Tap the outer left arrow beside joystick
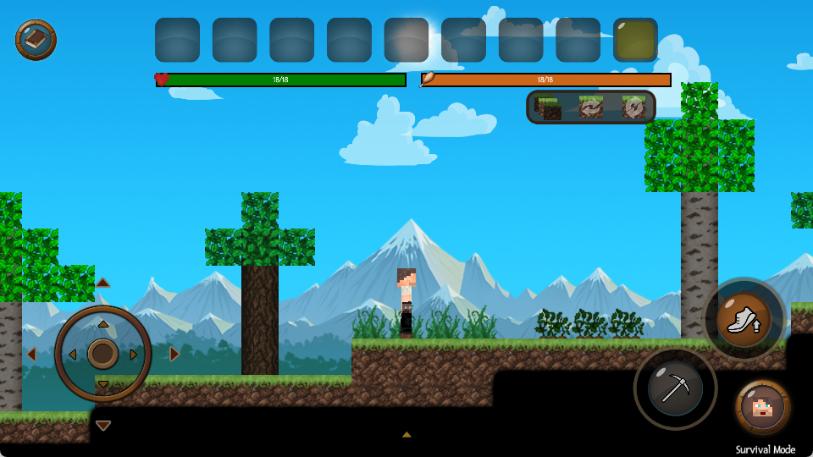Screen dimensions: 813x457 click(31, 353)
